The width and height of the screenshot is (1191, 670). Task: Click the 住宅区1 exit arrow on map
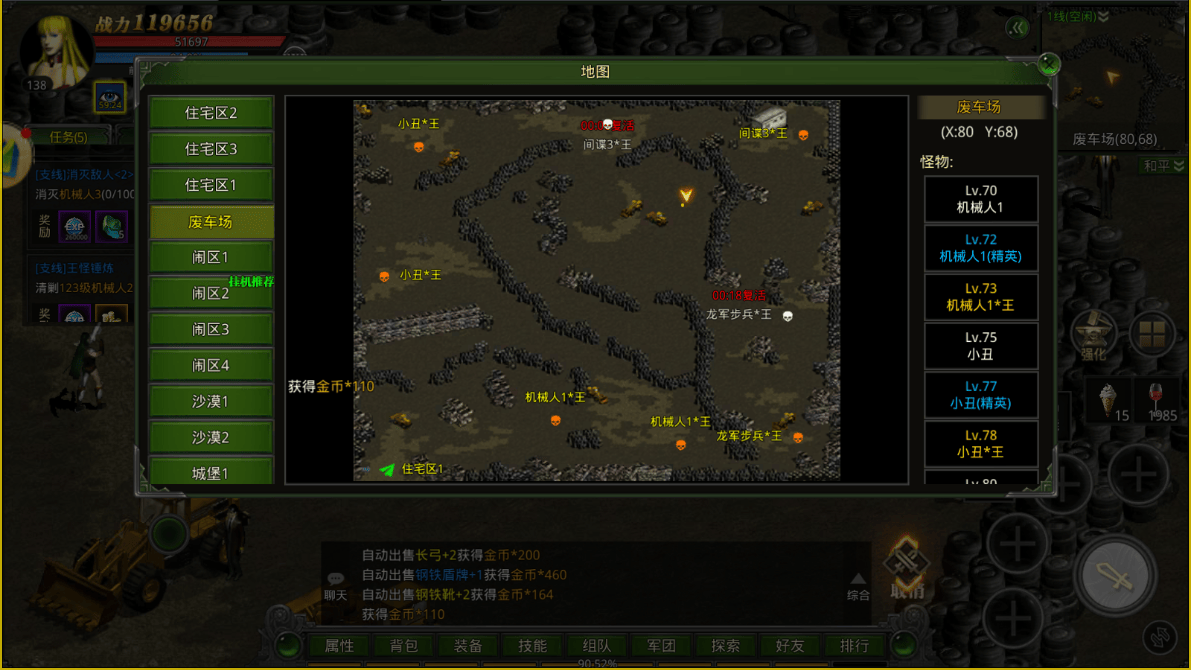tap(387, 469)
